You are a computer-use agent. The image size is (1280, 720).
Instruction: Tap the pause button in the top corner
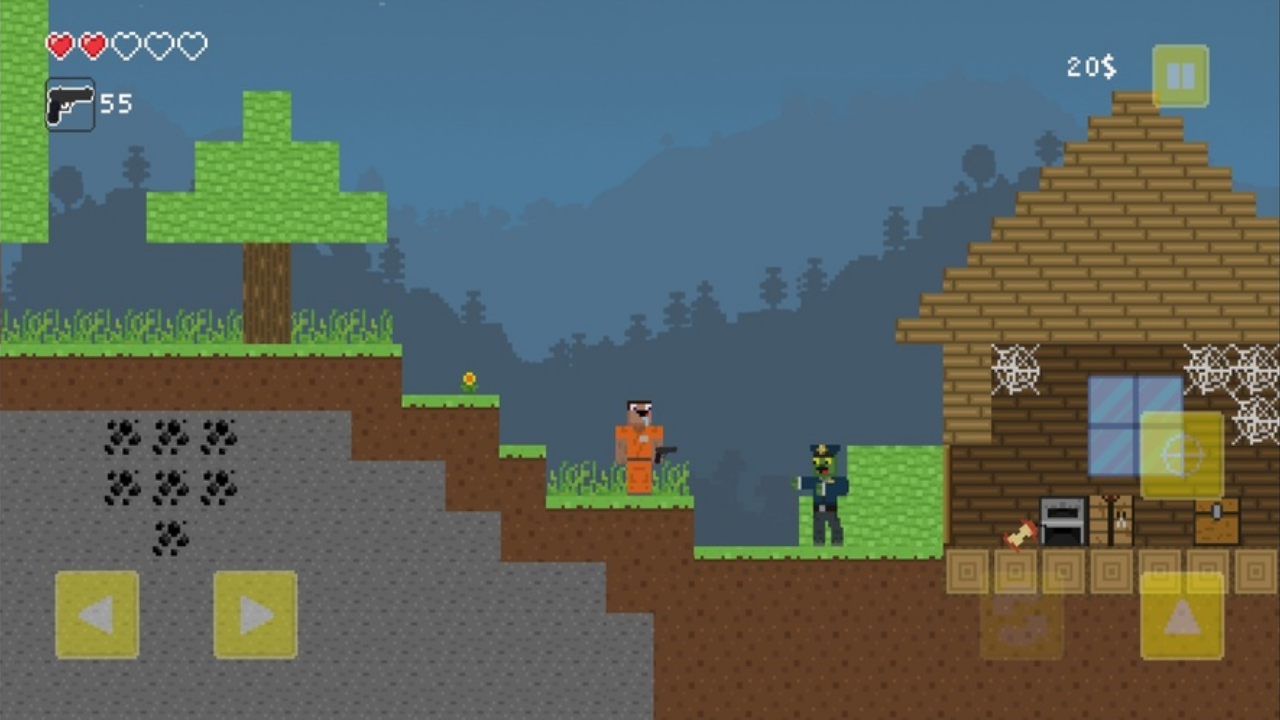1181,73
